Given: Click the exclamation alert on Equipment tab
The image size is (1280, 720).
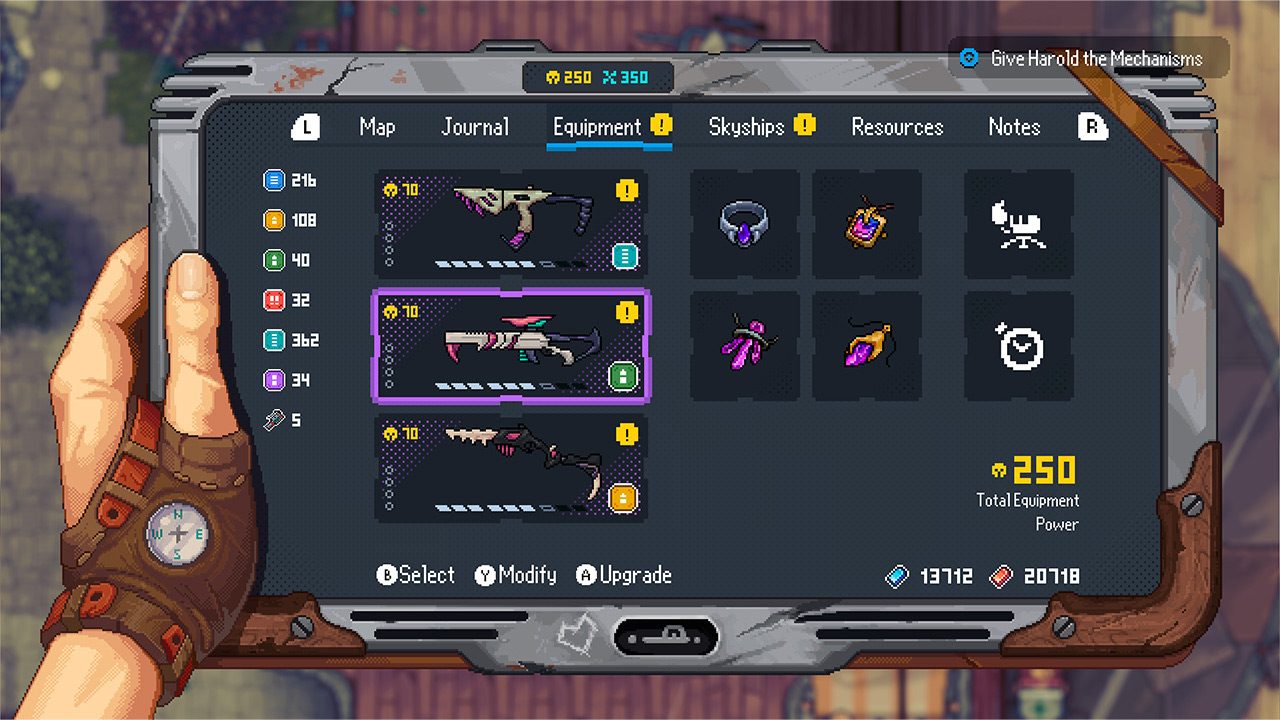Looking at the screenshot, I should pyautogui.click(x=661, y=124).
